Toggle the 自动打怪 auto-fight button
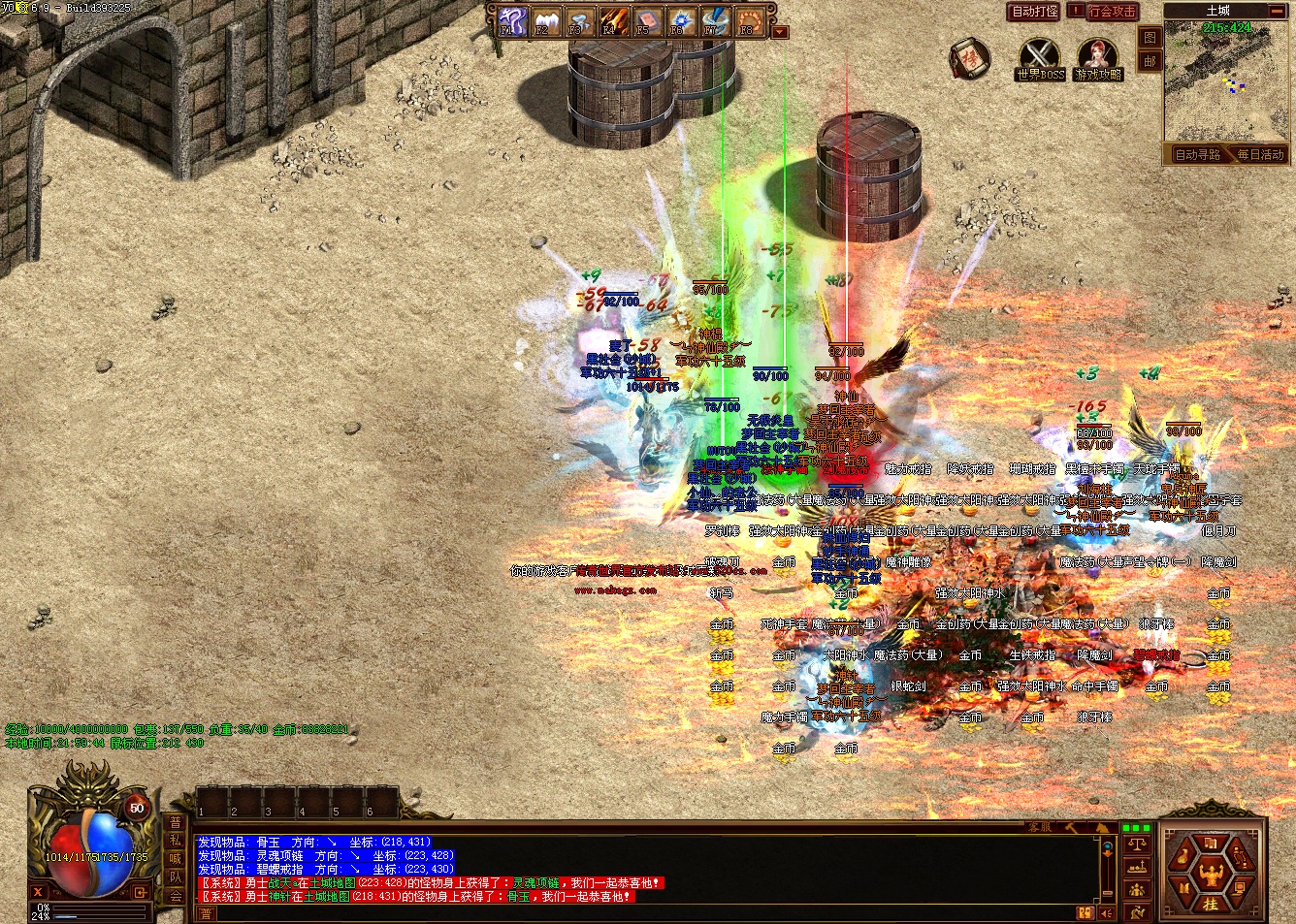The image size is (1296, 924). point(1034,12)
